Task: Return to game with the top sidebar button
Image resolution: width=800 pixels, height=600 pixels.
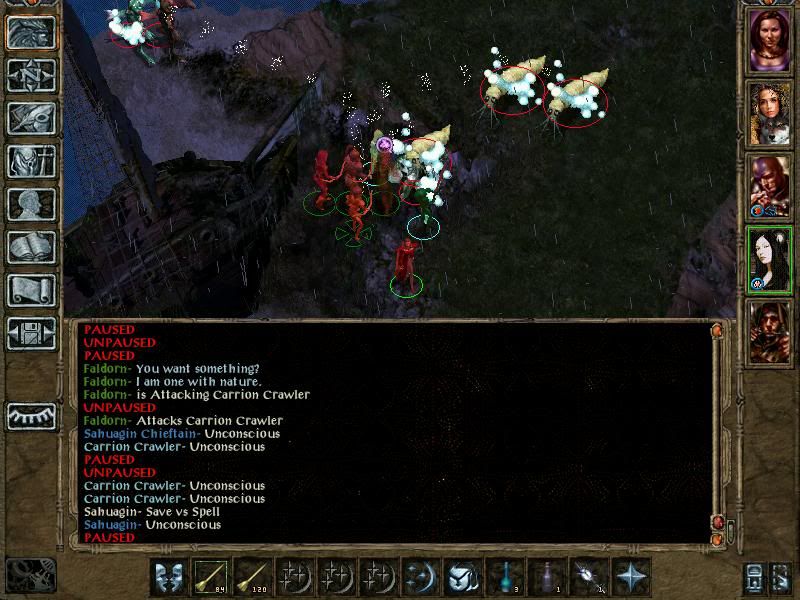Action: (31, 32)
